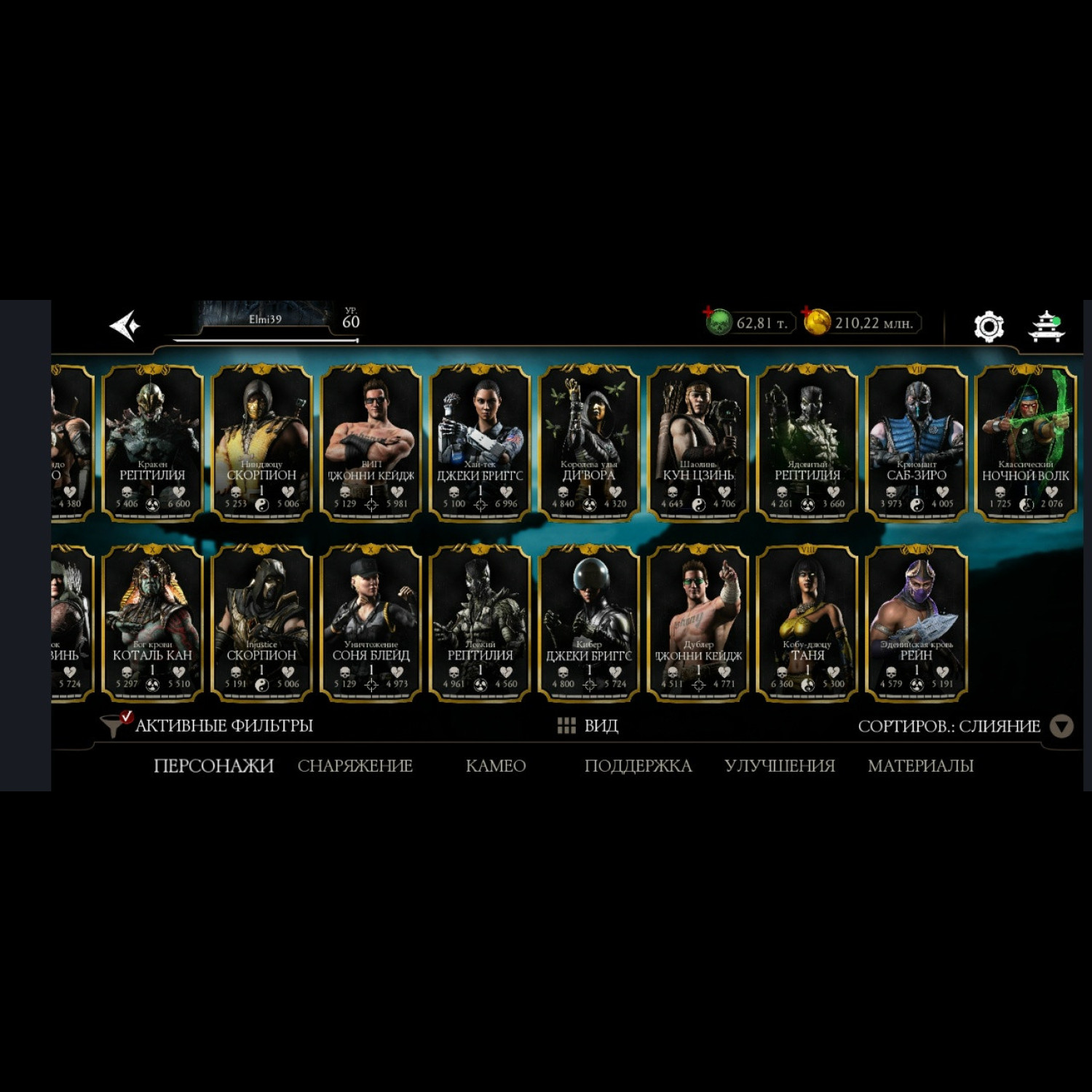Choose the VIP Johnny Cage card

pyautogui.click(x=371, y=443)
